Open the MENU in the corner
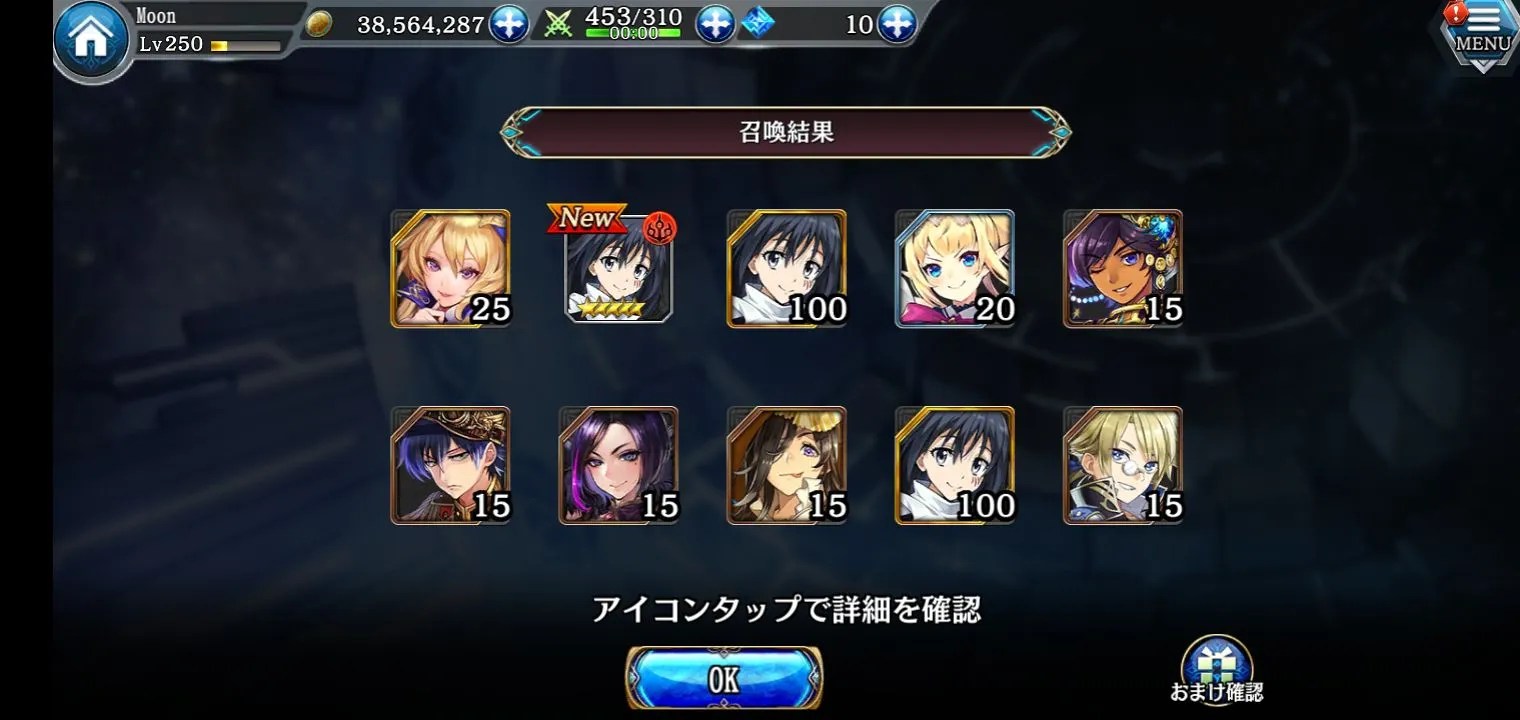The image size is (1520, 720). pyautogui.click(x=1482, y=34)
